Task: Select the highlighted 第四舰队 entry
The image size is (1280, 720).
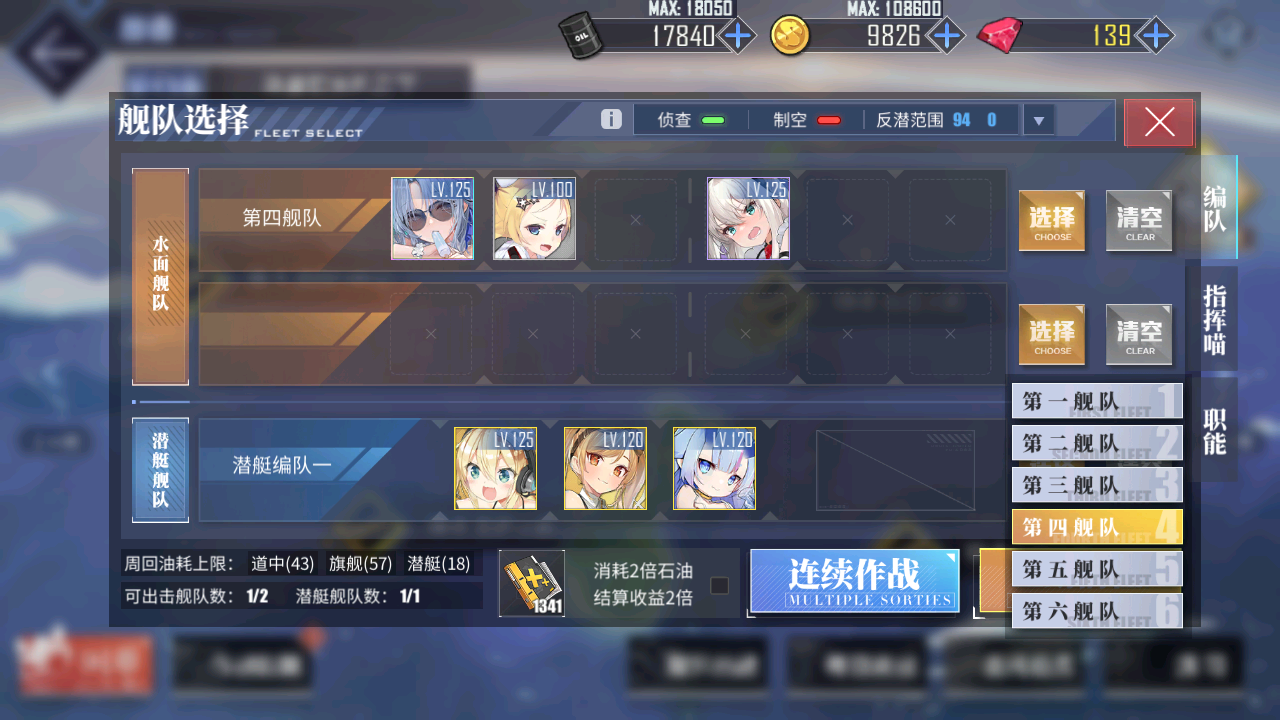Action: [1097, 527]
